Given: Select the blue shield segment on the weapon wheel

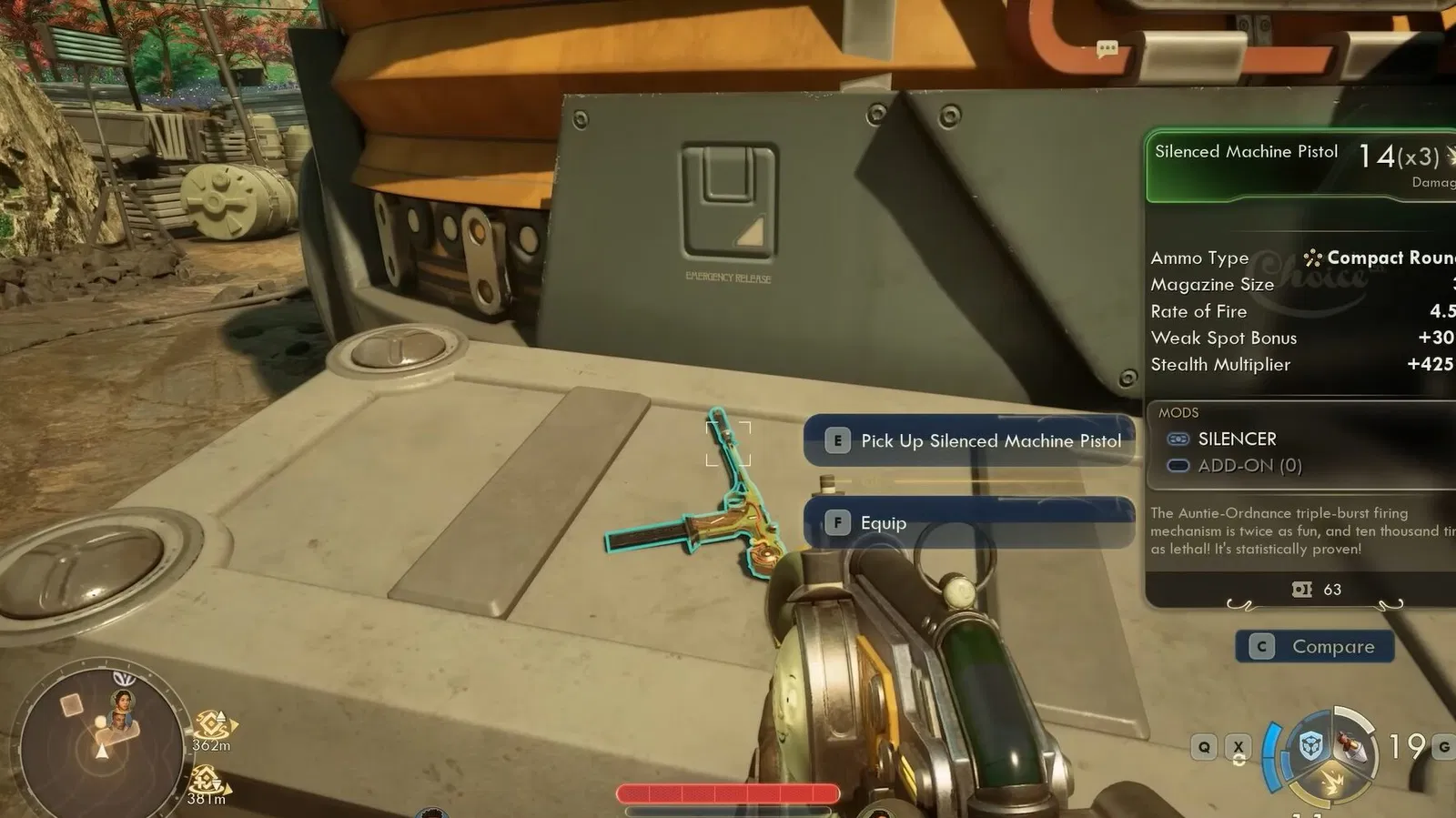Looking at the screenshot, I should pos(1310,746).
